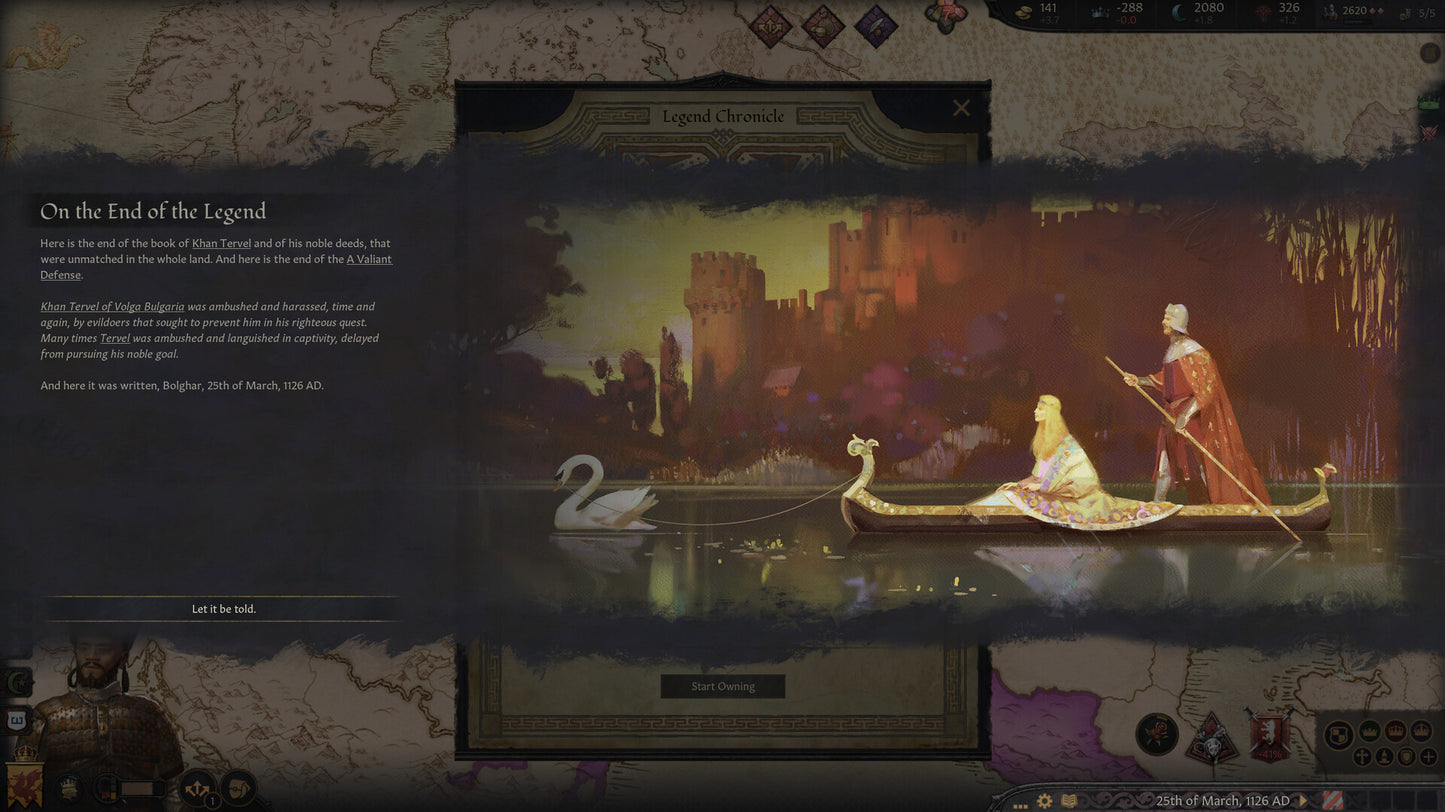The width and height of the screenshot is (1445, 812).
Task: Open the war shield showing -41%
Action: coord(1269,734)
